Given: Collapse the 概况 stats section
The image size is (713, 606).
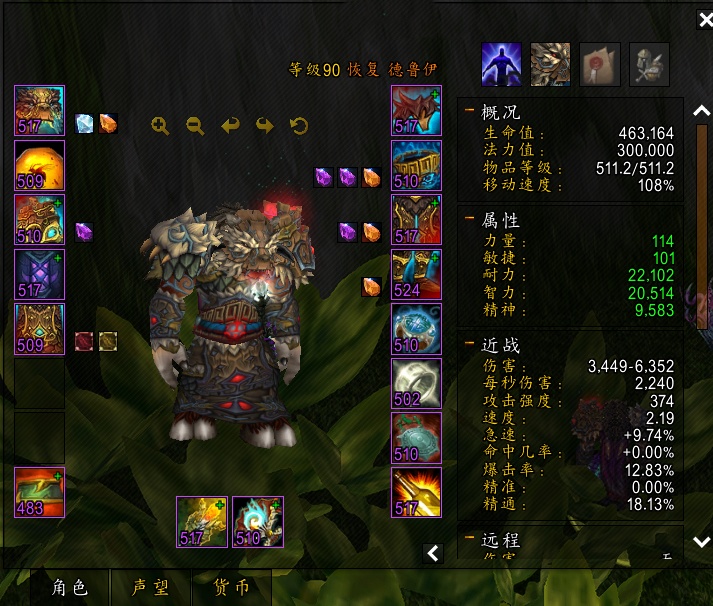Looking at the screenshot, I should (x=470, y=112).
